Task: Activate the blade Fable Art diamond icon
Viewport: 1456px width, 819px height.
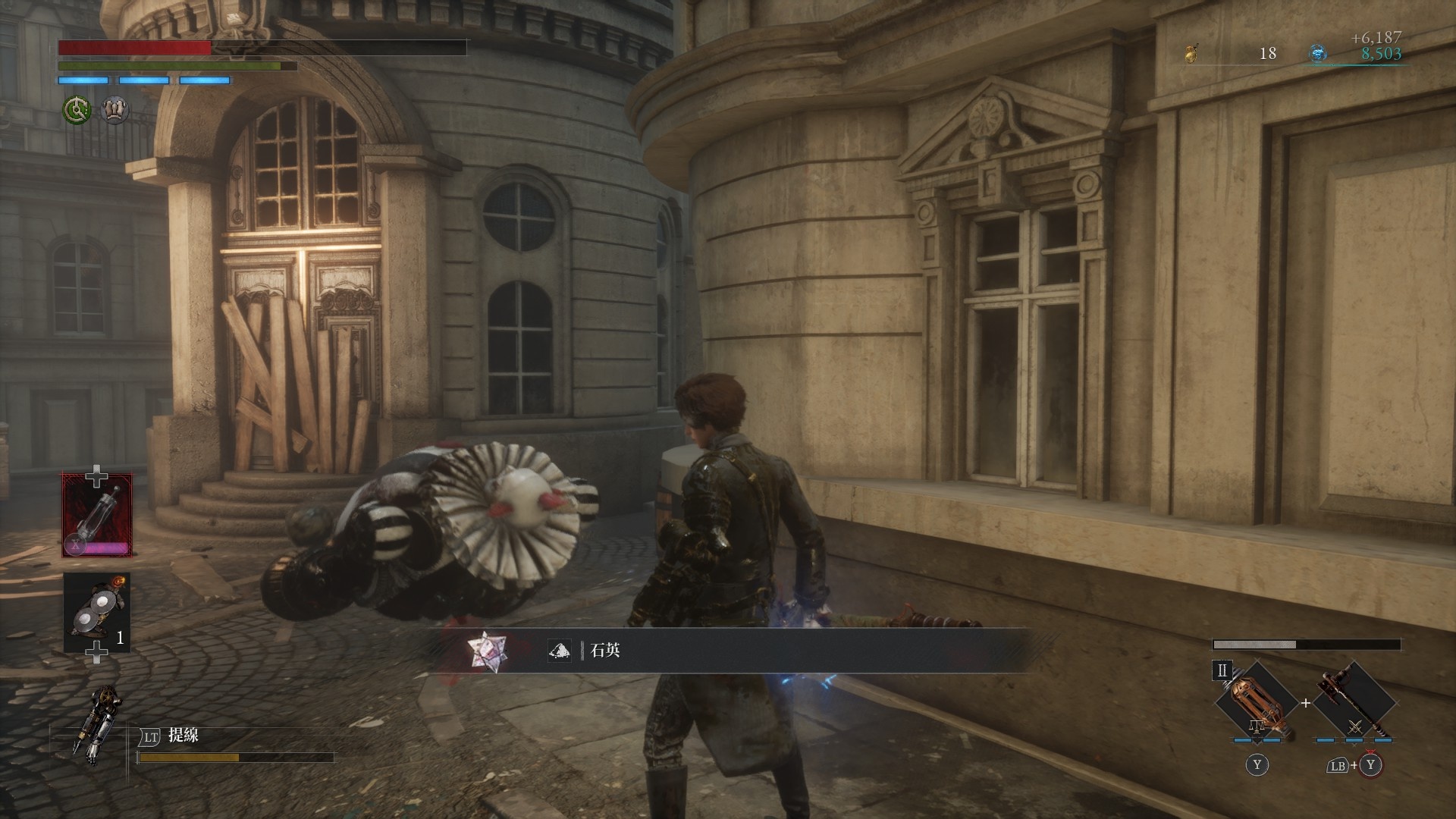Action: click(x=1256, y=701)
